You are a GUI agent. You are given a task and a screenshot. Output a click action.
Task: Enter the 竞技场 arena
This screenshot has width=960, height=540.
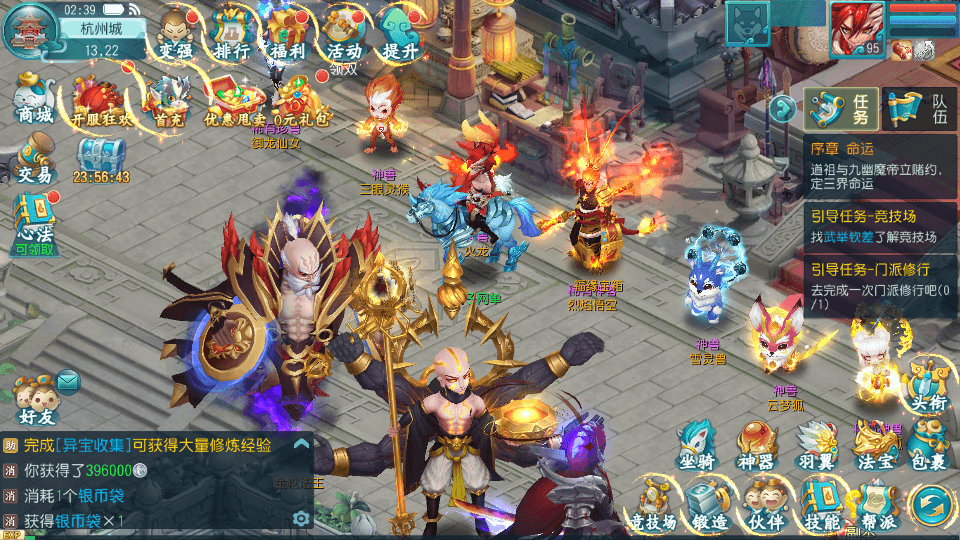[x=653, y=505]
